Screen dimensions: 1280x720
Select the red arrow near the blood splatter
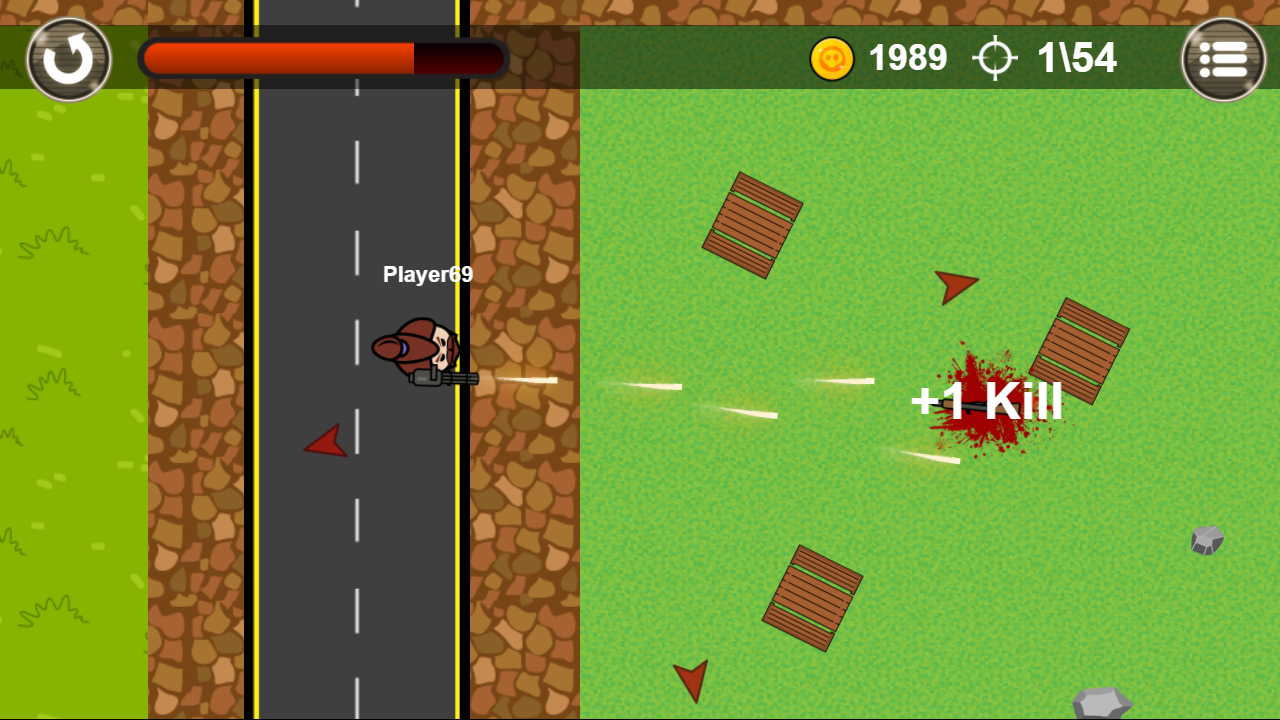[958, 287]
